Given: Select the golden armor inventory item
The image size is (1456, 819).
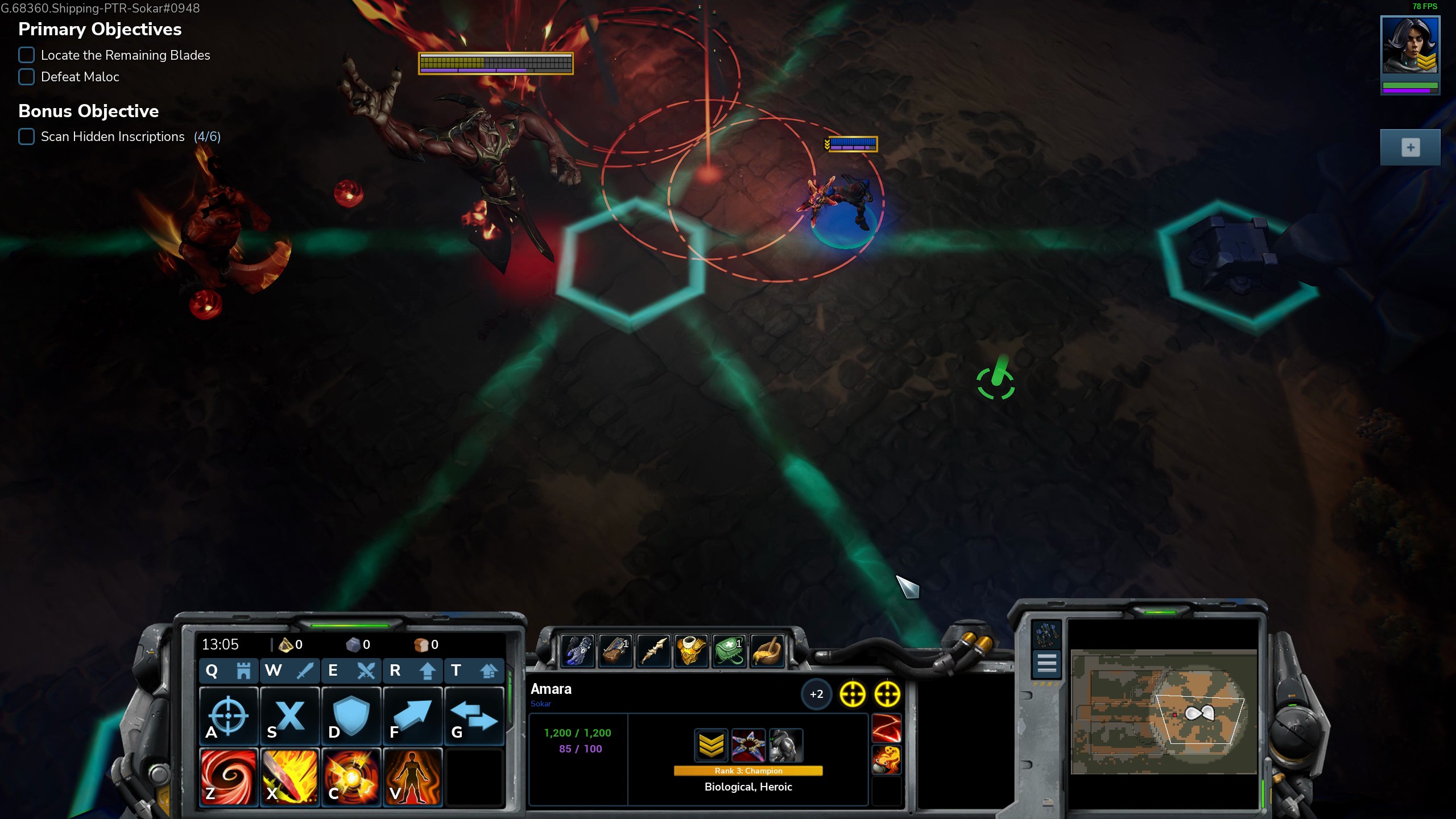Looking at the screenshot, I should [691, 650].
